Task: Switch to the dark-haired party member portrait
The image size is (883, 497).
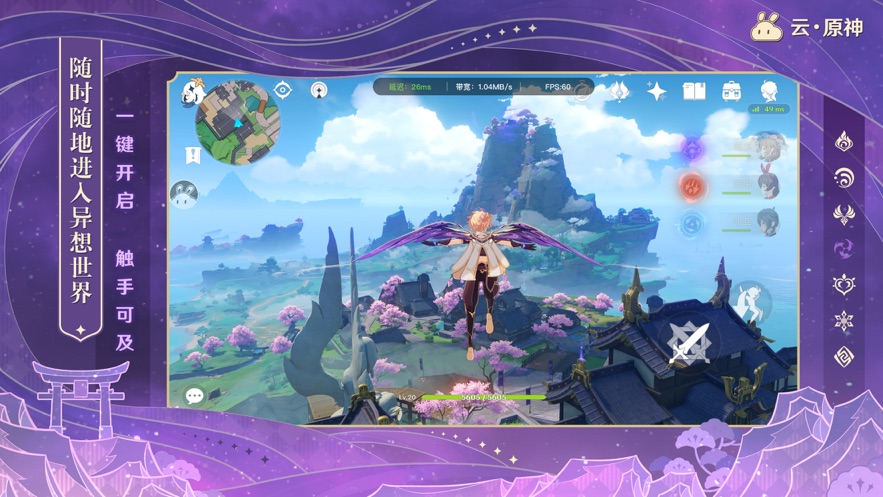Action: [768, 222]
